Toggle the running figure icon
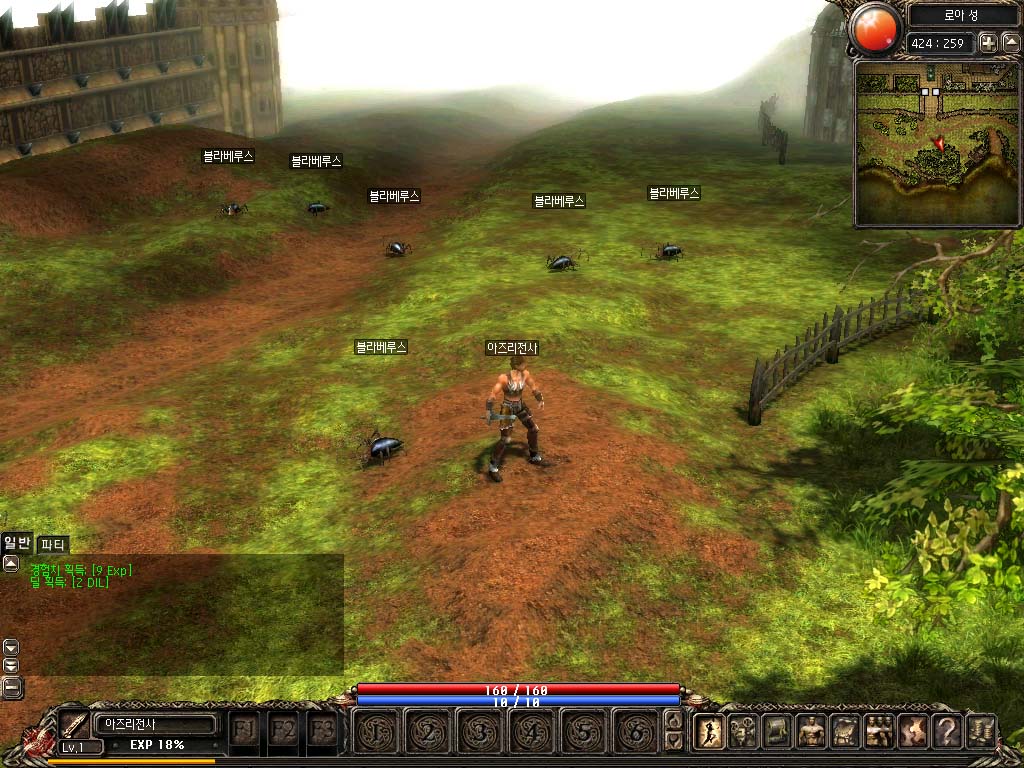Image resolution: width=1024 pixels, height=768 pixels. [x=709, y=732]
